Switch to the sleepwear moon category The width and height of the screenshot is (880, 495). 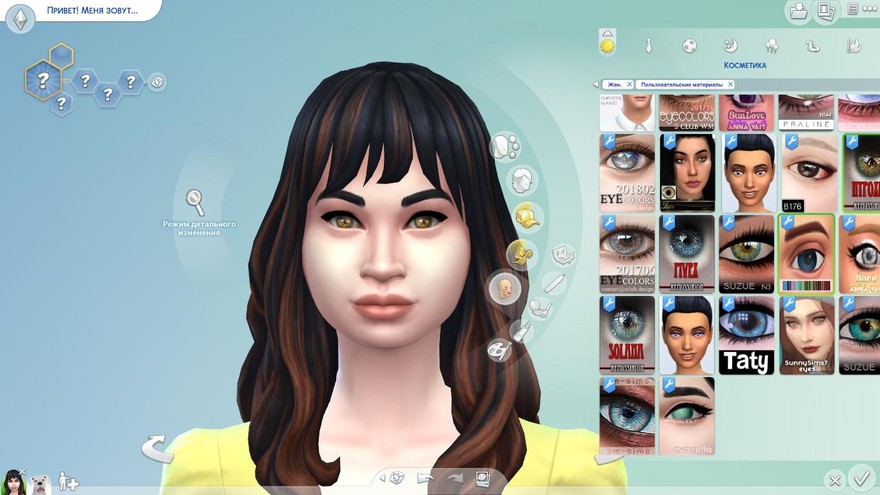pos(731,46)
